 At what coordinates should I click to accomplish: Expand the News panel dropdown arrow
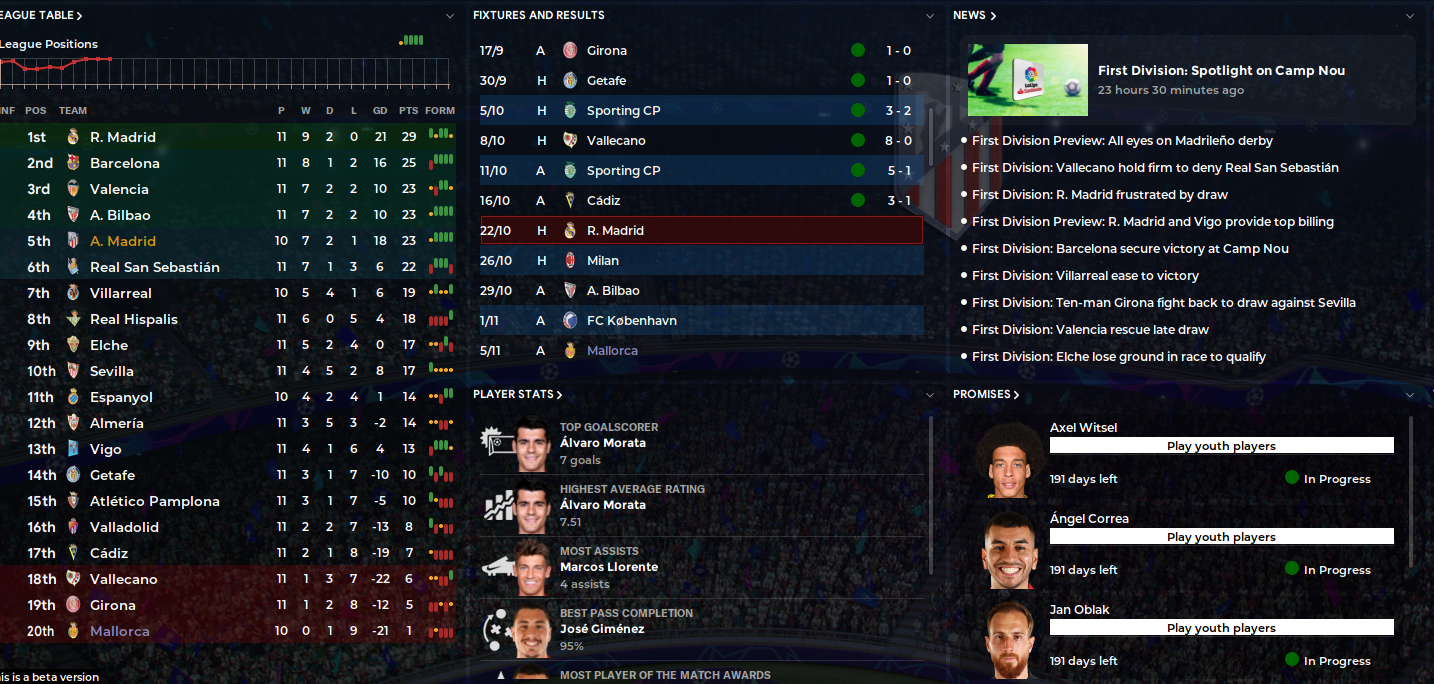point(1410,15)
